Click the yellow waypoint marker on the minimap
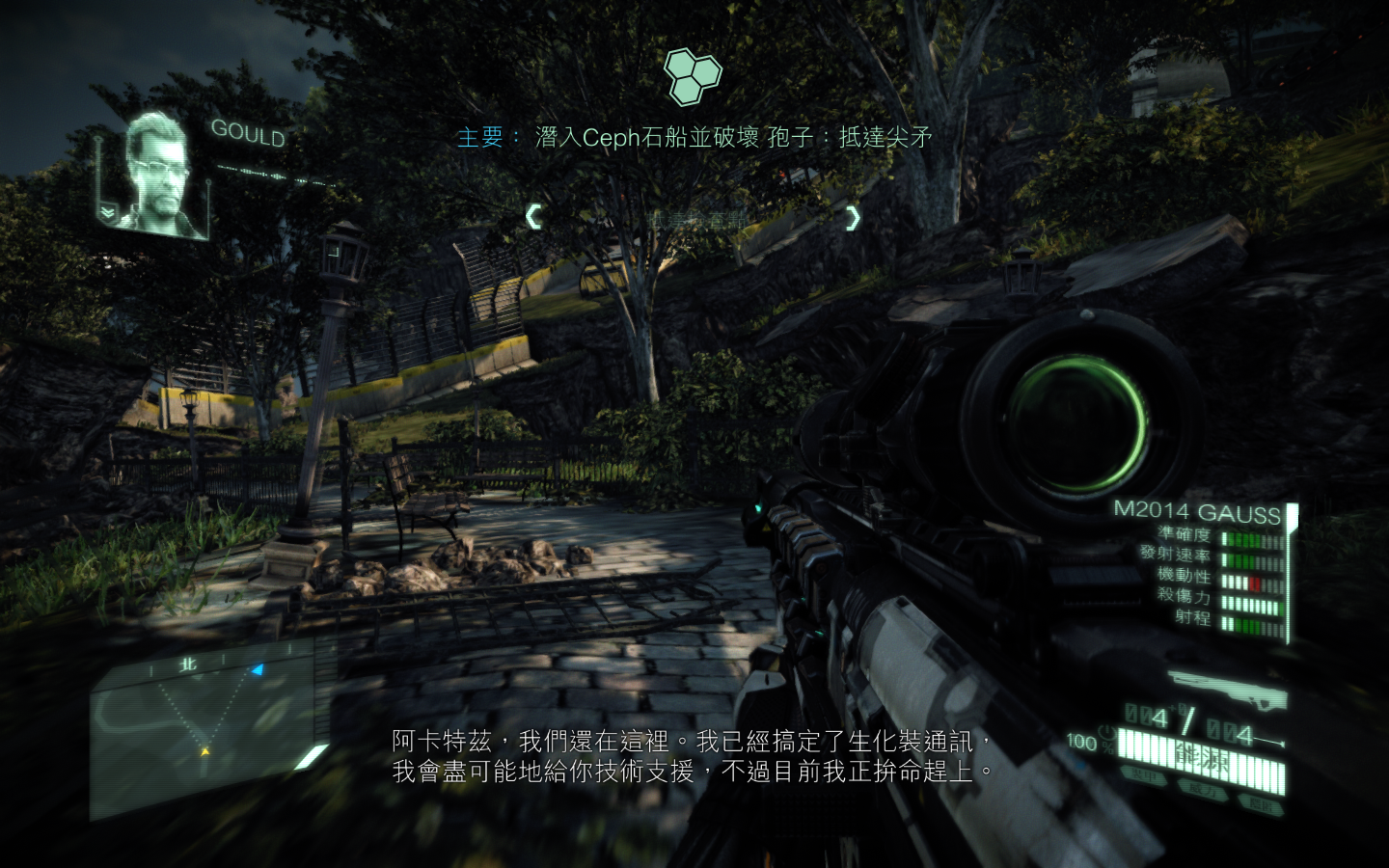Viewport: 1389px width, 868px height. coord(206,751)
